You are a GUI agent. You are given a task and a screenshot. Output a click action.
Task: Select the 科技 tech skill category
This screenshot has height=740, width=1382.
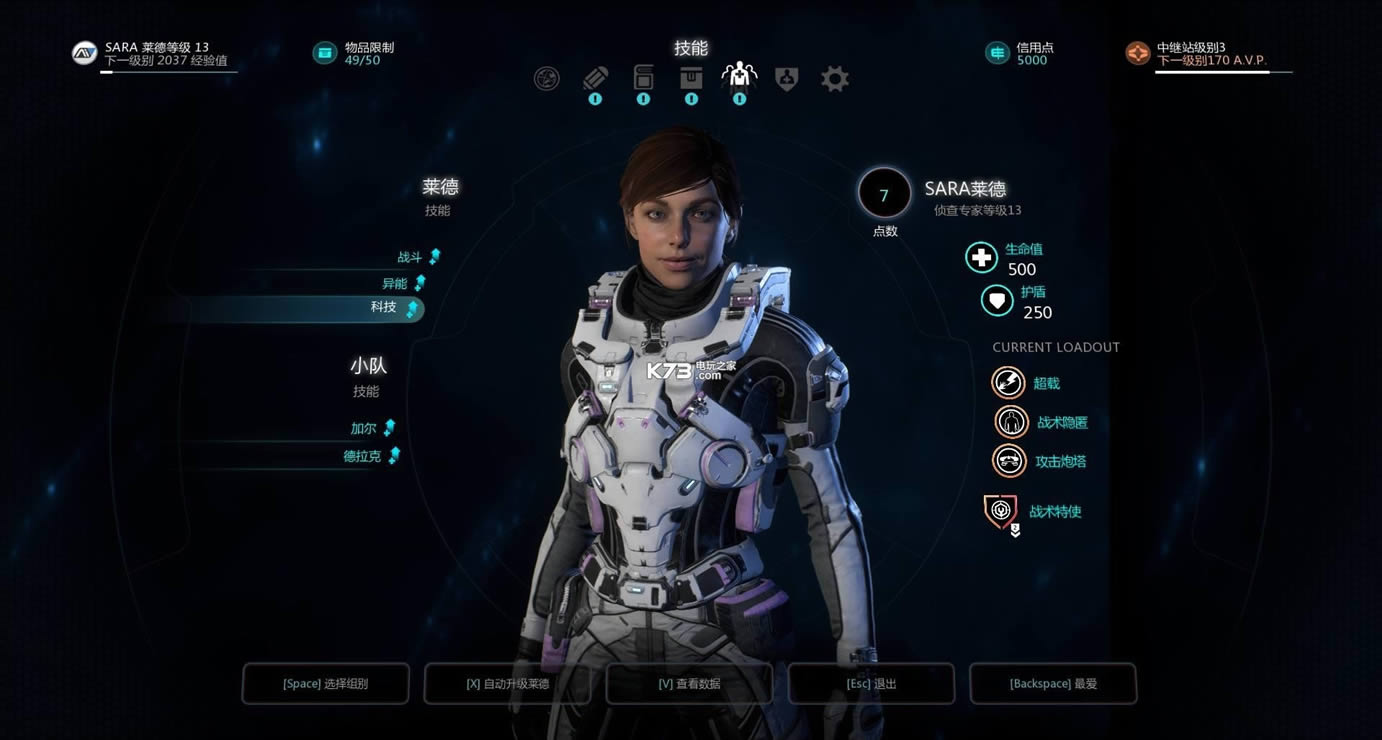385,308
